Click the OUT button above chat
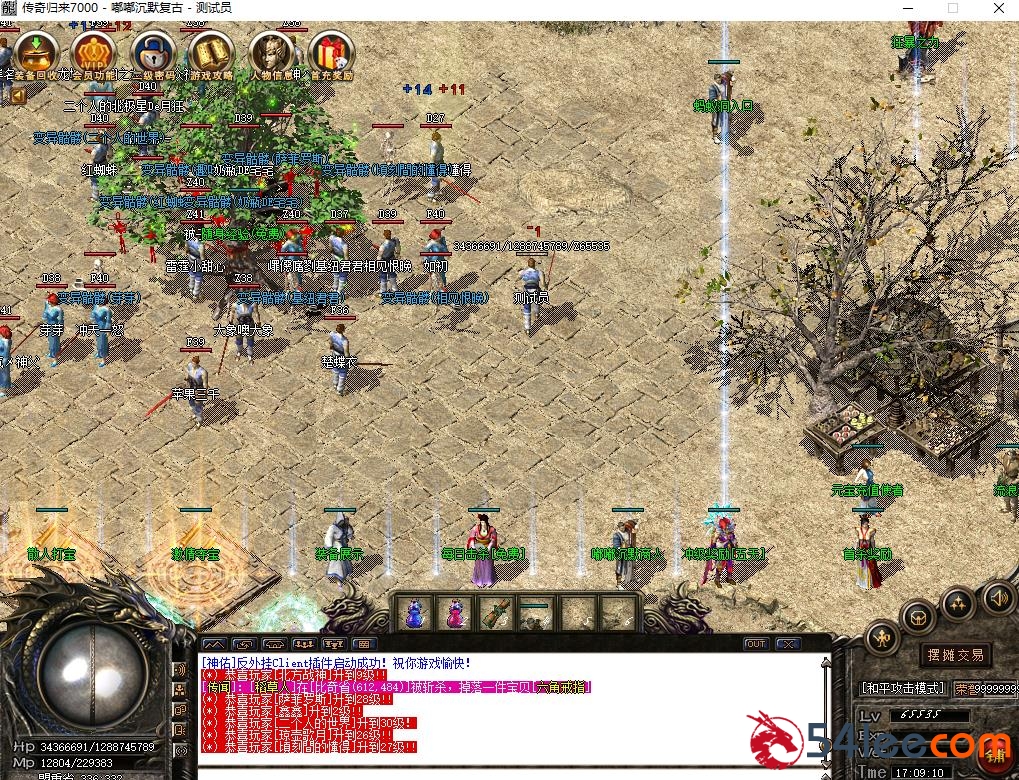The height and width of the screenshot is (780, 1019). pyautogui.click(x=756, y=644)
